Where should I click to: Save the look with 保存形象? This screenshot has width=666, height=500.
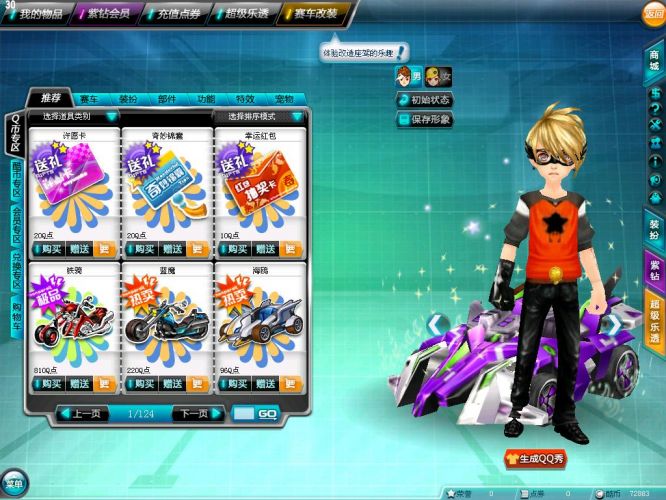point(424,119)
